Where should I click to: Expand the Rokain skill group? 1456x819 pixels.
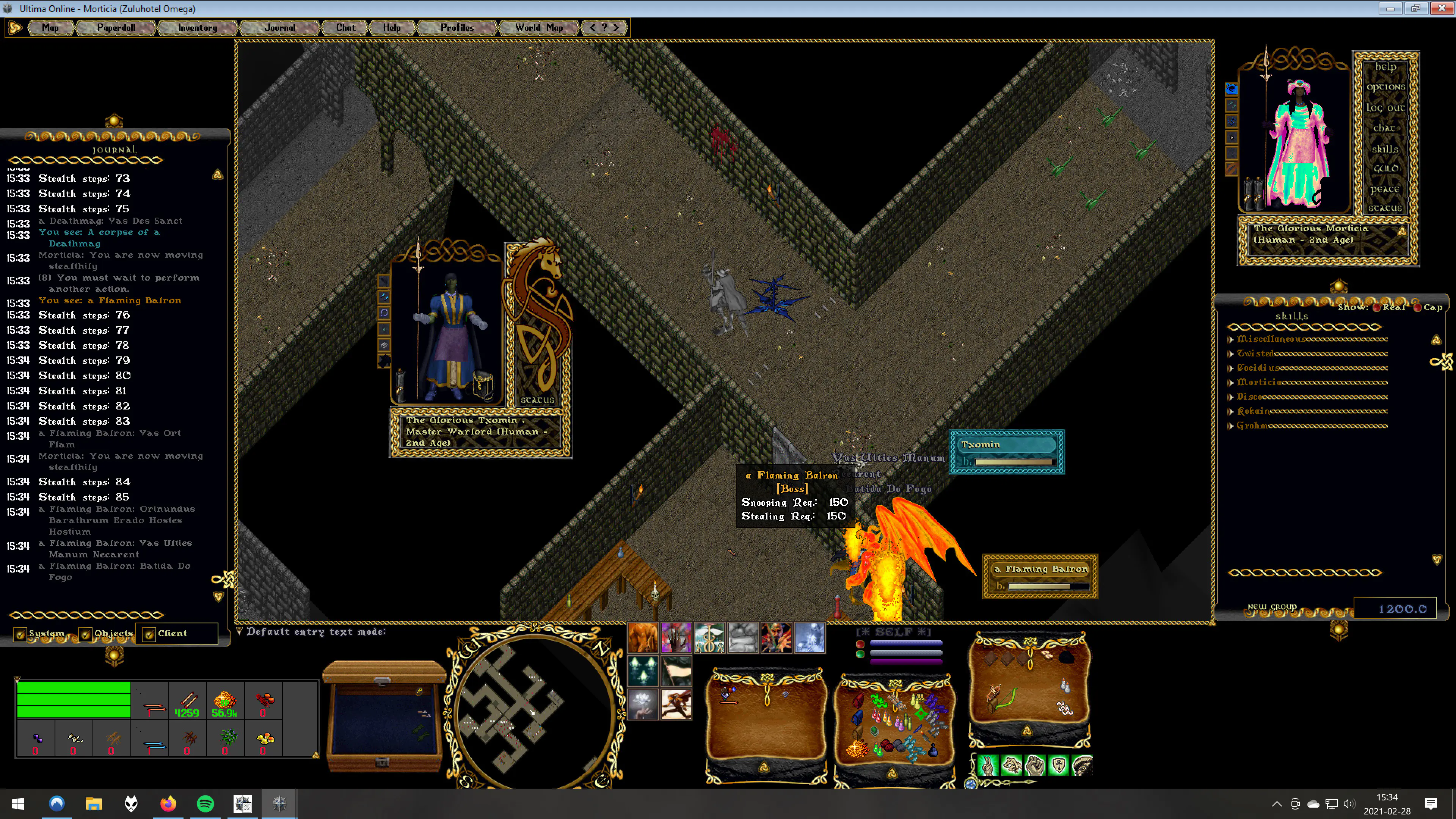[1230, 411]
